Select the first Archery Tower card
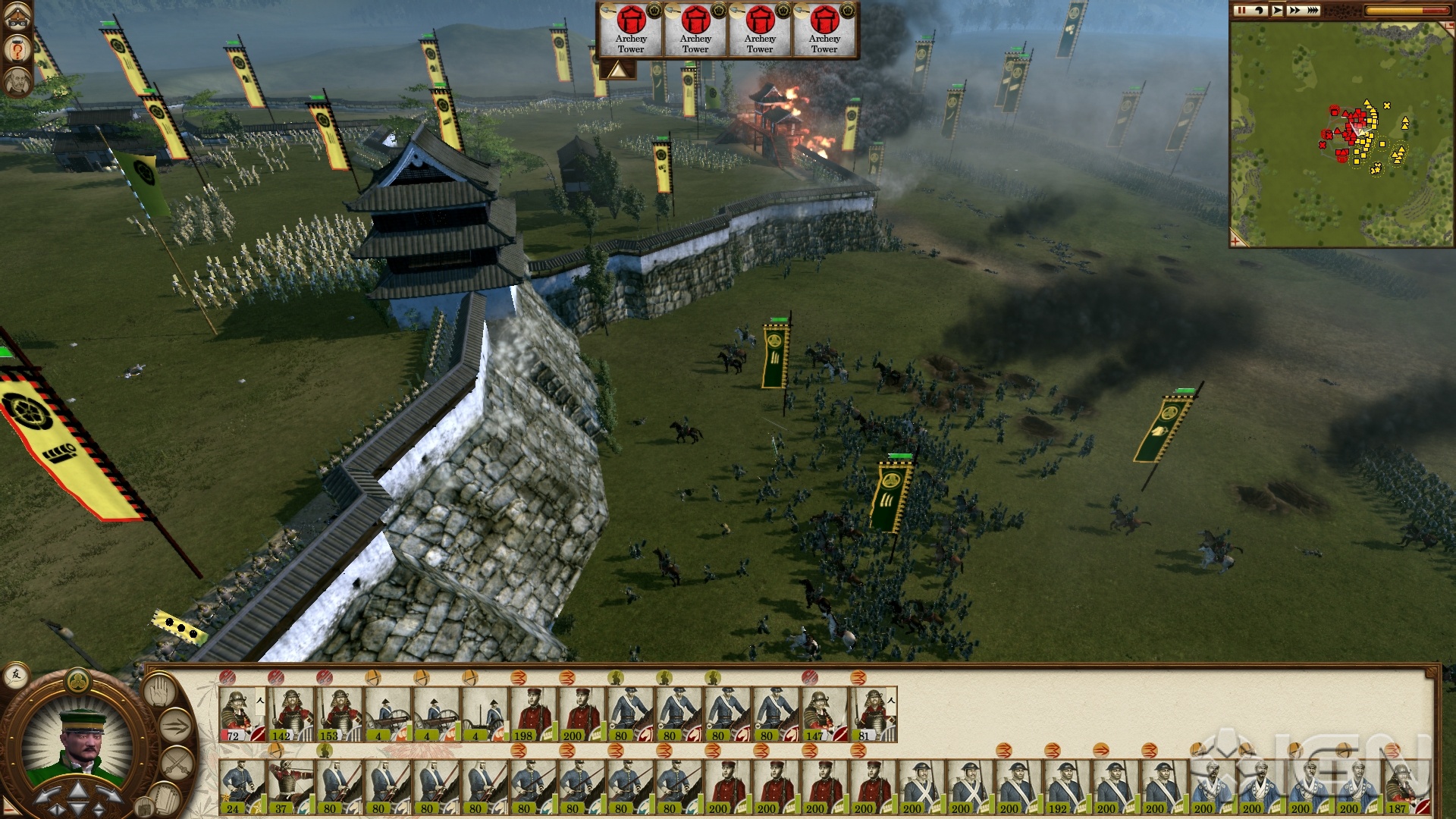The image size is (1456, 819). [631, 30]
